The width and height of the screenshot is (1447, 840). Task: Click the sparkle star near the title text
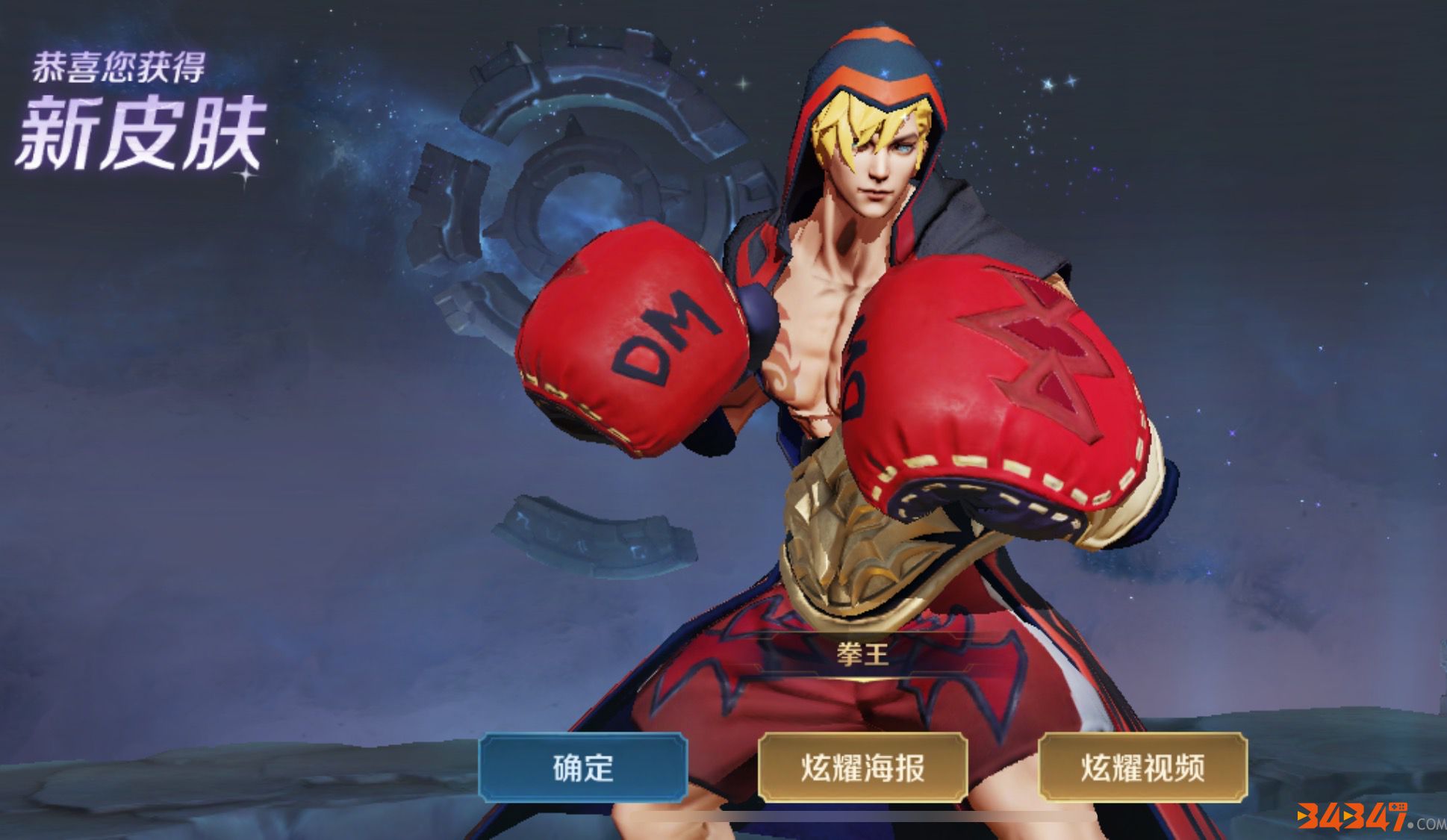click(245, 178)
